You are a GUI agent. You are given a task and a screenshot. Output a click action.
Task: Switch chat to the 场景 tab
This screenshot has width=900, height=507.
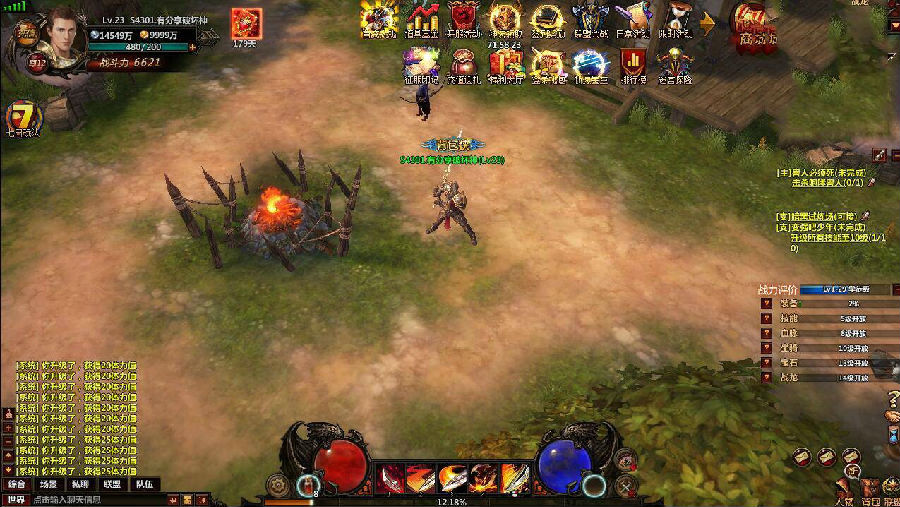click(x=48, y=484)
